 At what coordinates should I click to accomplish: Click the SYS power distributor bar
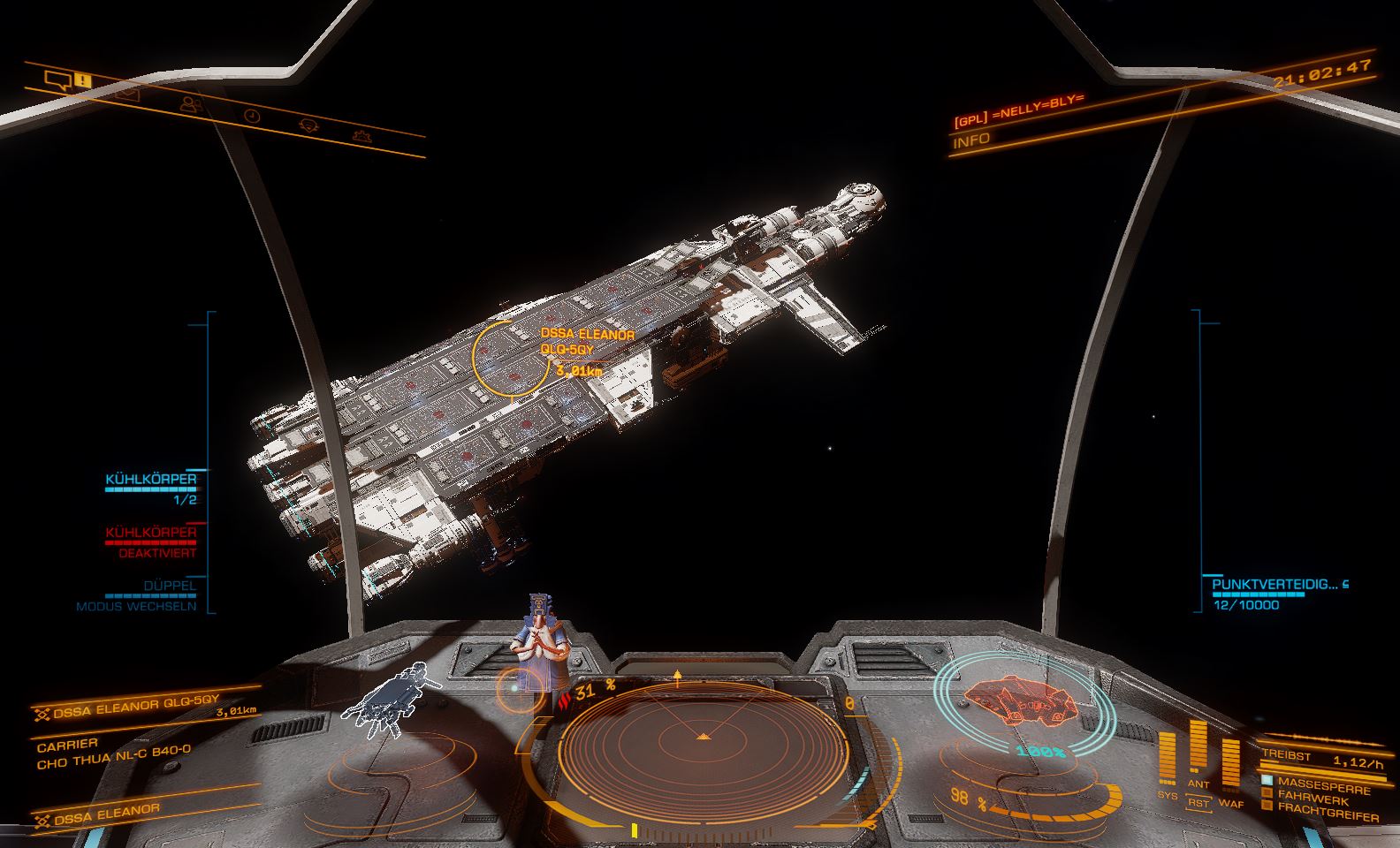(1168, 760)
